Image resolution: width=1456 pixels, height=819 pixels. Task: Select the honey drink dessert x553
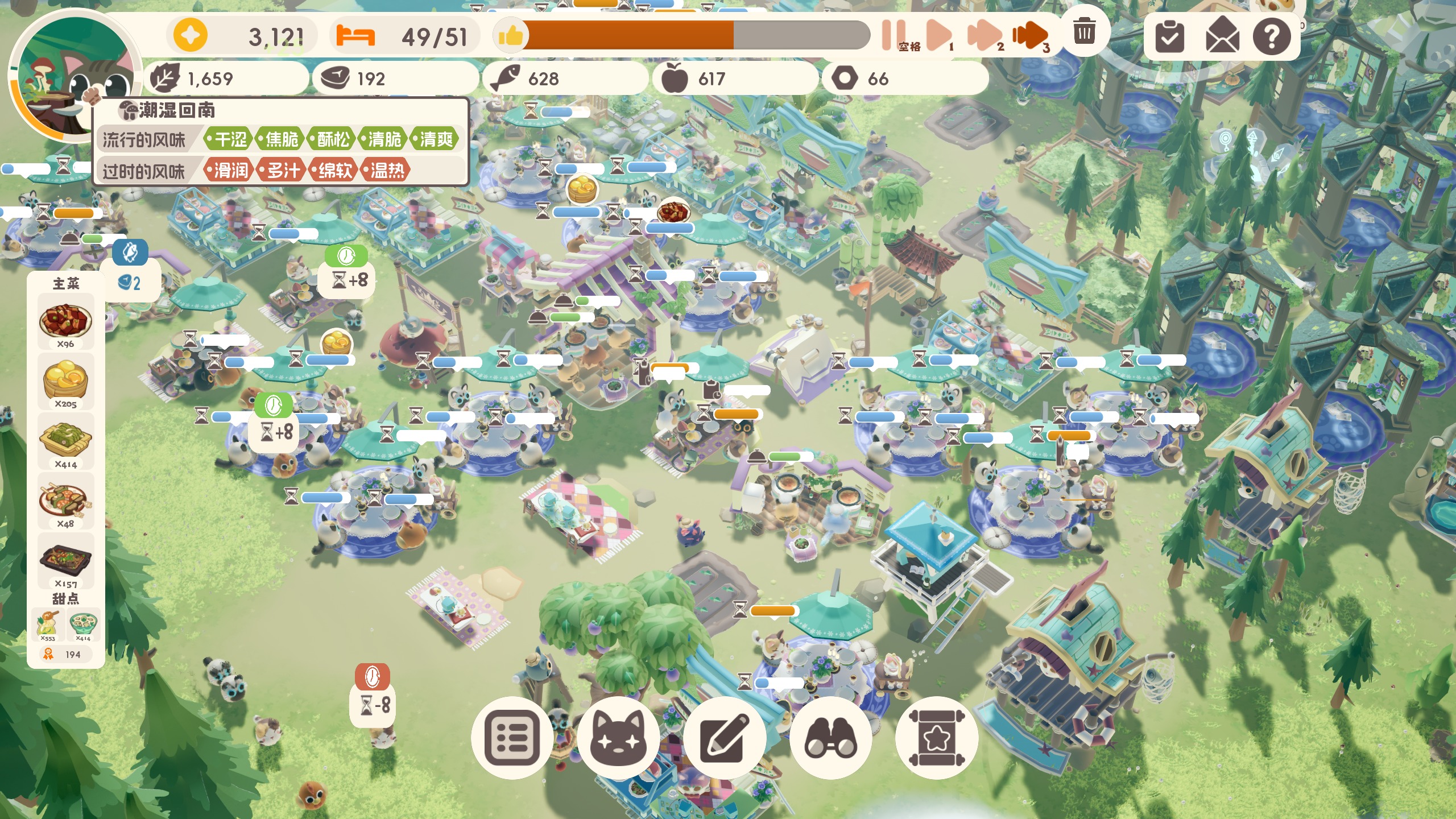pos(48,624)
